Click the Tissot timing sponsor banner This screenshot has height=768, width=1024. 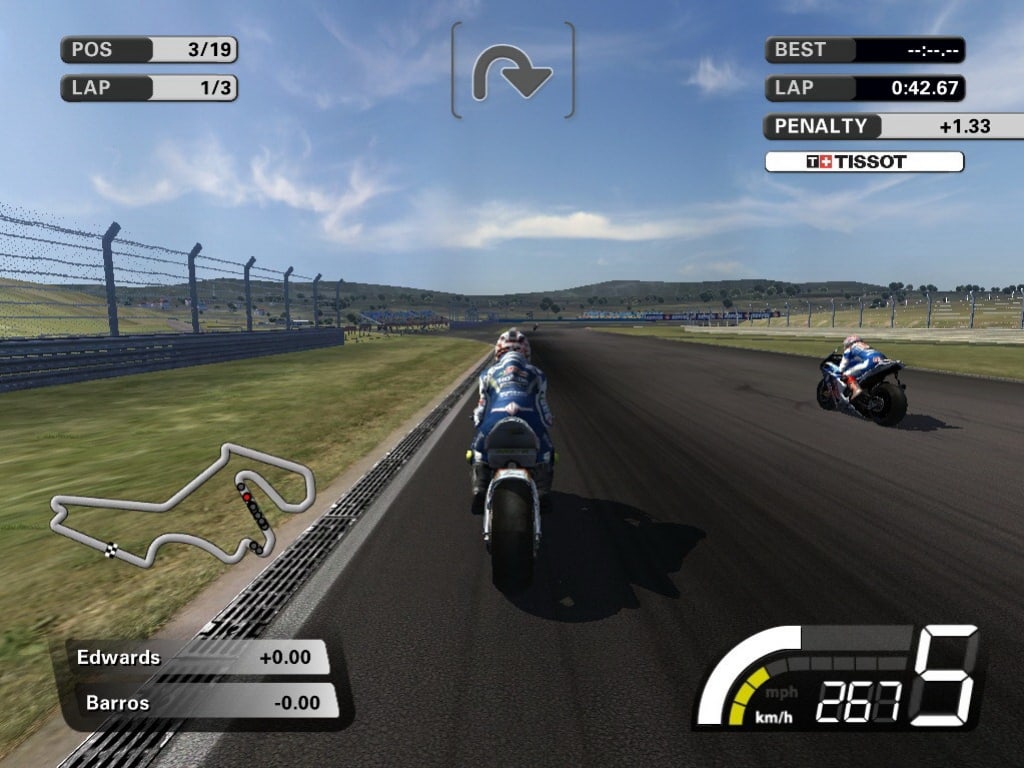(864, 162)
